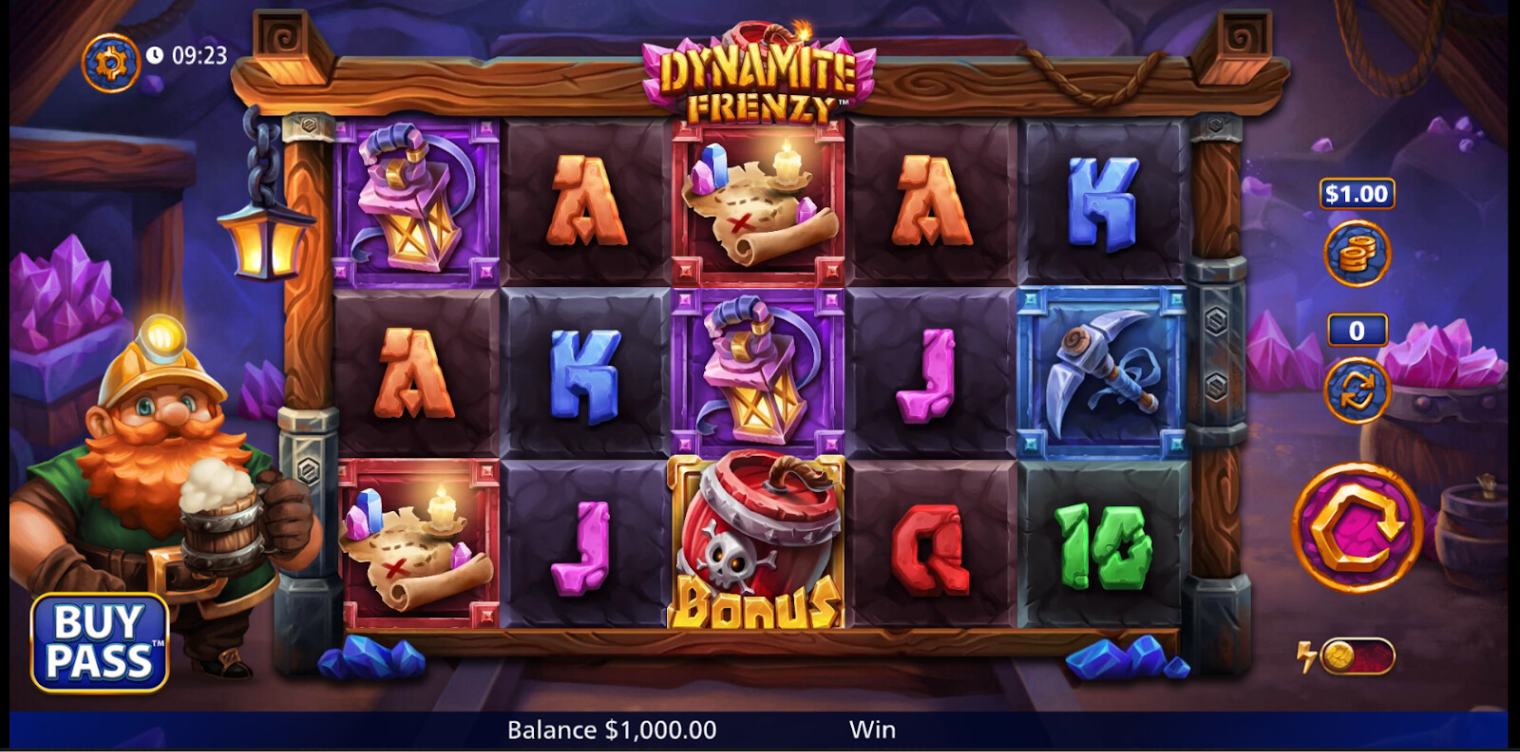
Task: Click the treasure map symbol on reel three
Action: [x=756, y=200]
